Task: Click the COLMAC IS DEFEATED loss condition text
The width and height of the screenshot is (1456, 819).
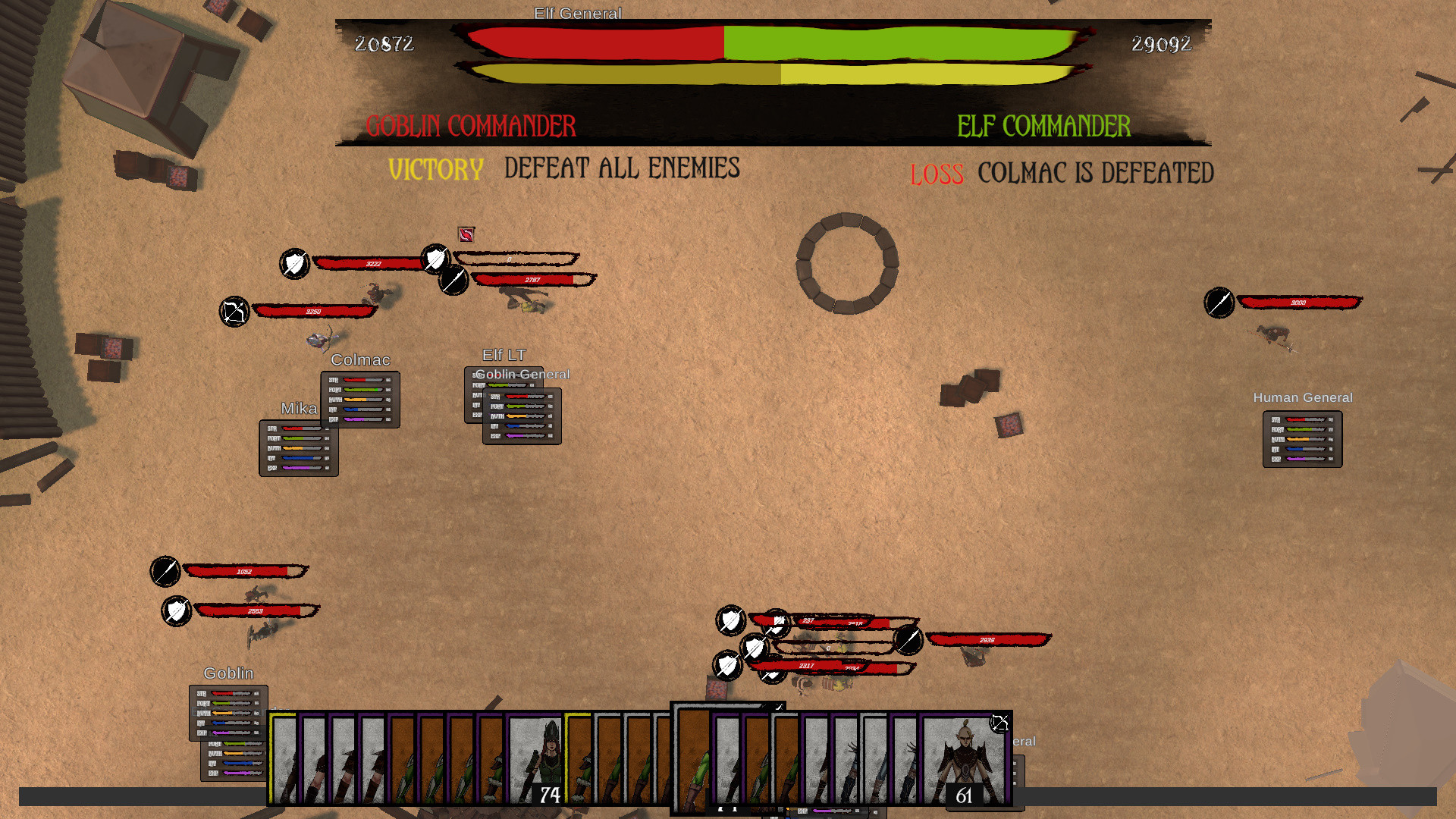Action: click(x=1095, y=173)
